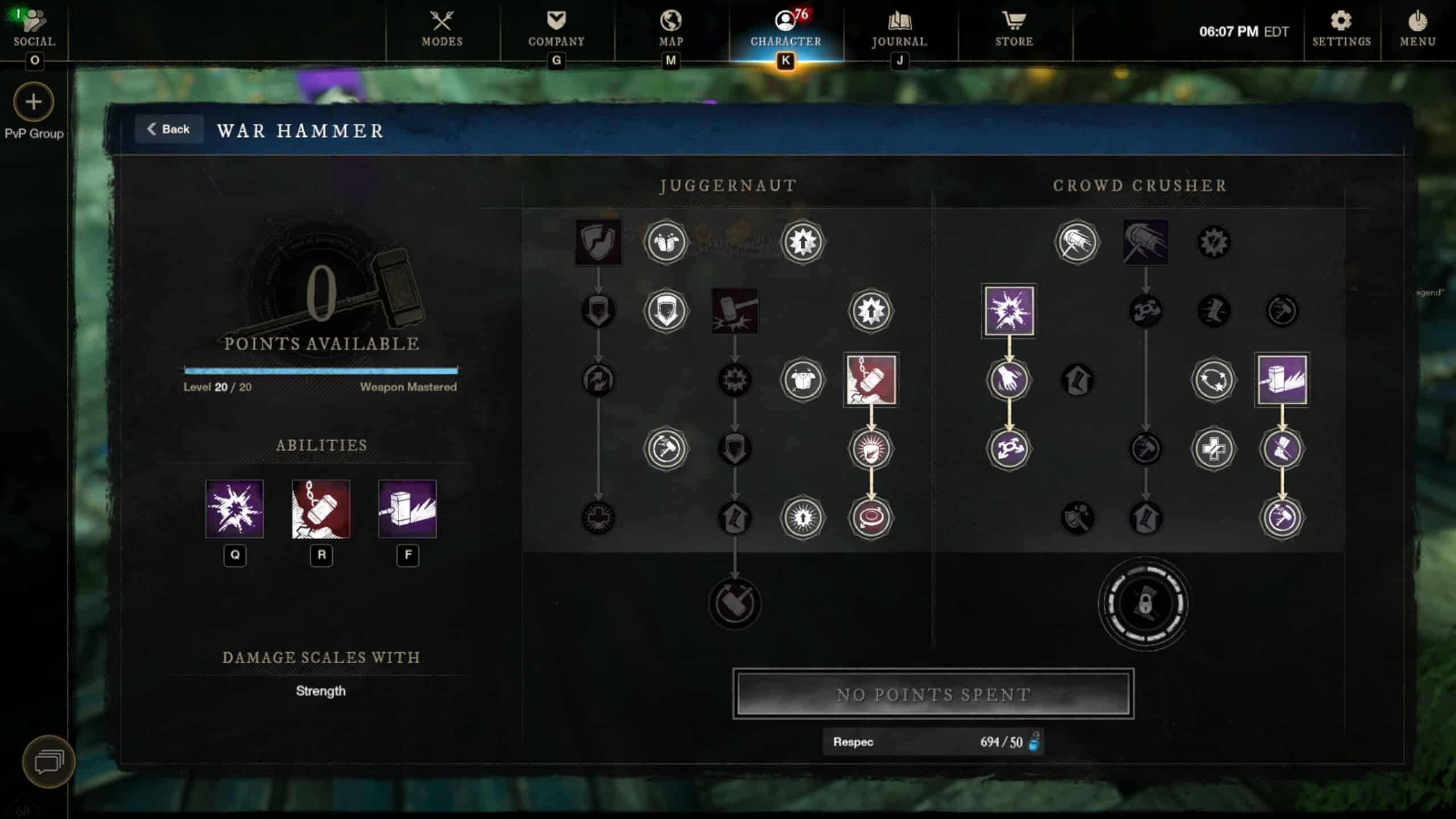This screenshot has width=1456, height=819.
Task: Click the Back button to leave War Hammer screen
Action: (x=169, y=129)
